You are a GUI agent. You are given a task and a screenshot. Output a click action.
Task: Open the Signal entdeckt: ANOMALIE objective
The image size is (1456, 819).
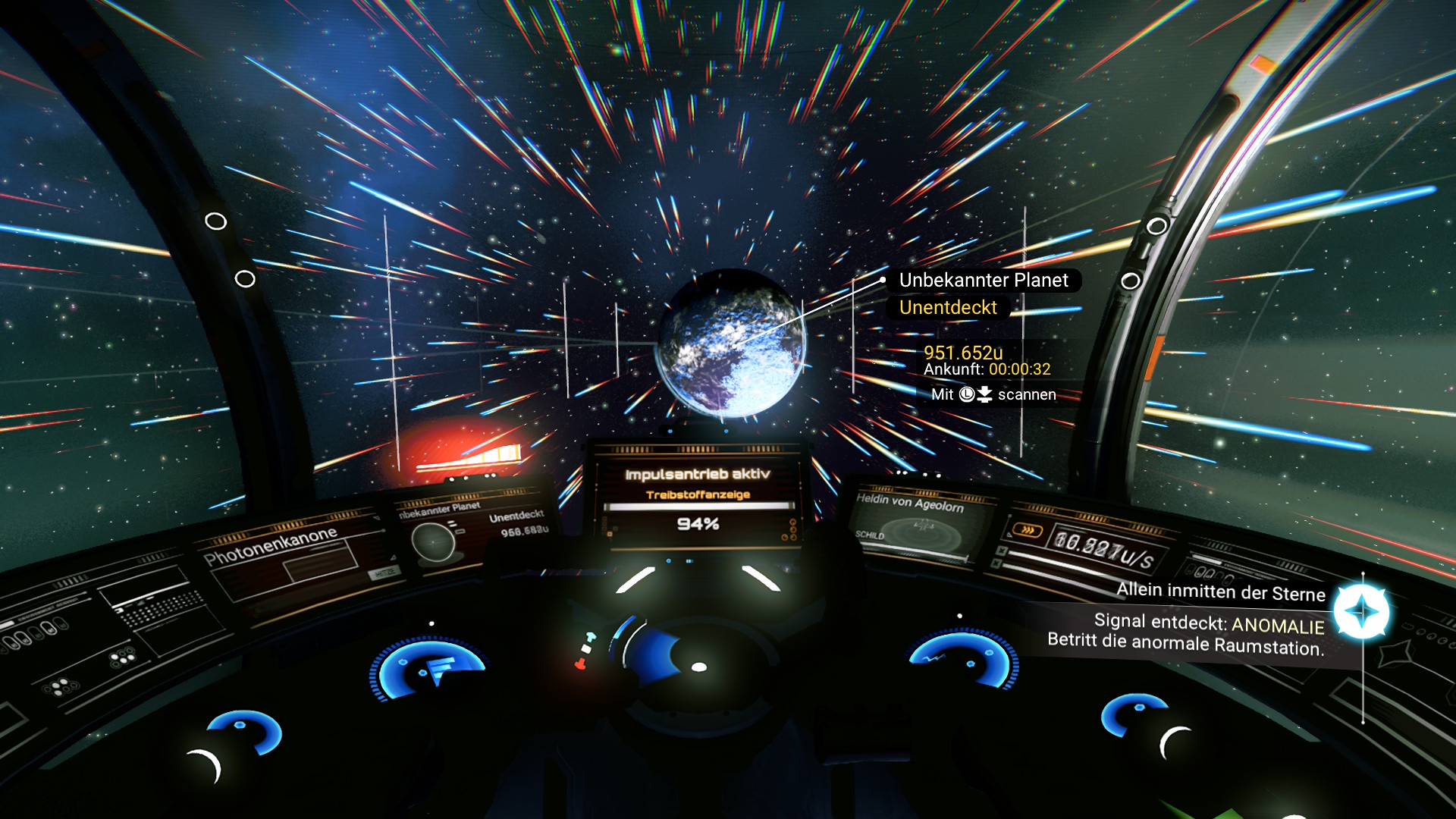[x=1209, y=625]
